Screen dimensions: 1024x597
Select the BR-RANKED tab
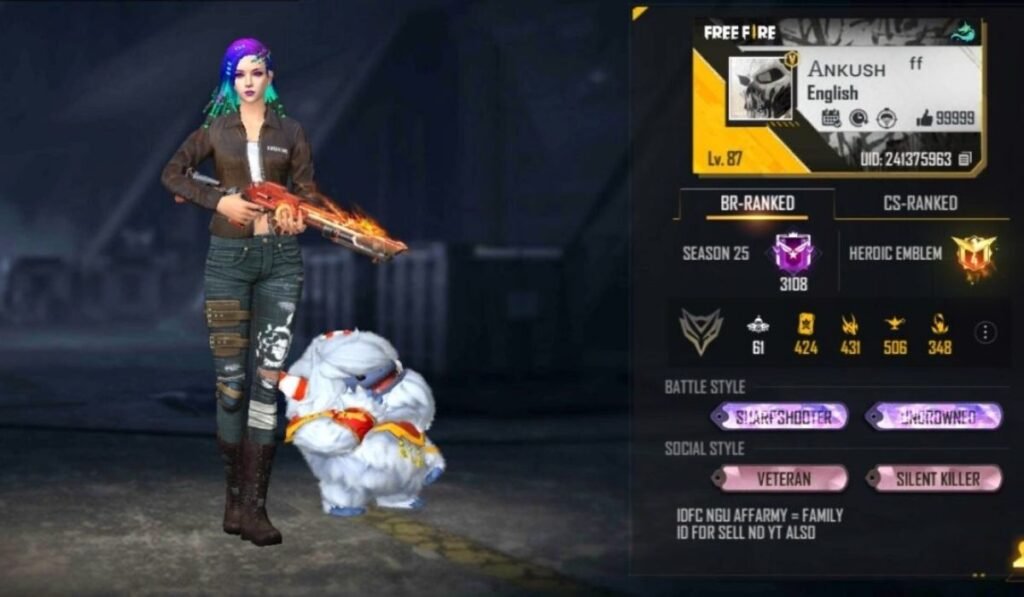click(x=757, y=203)
